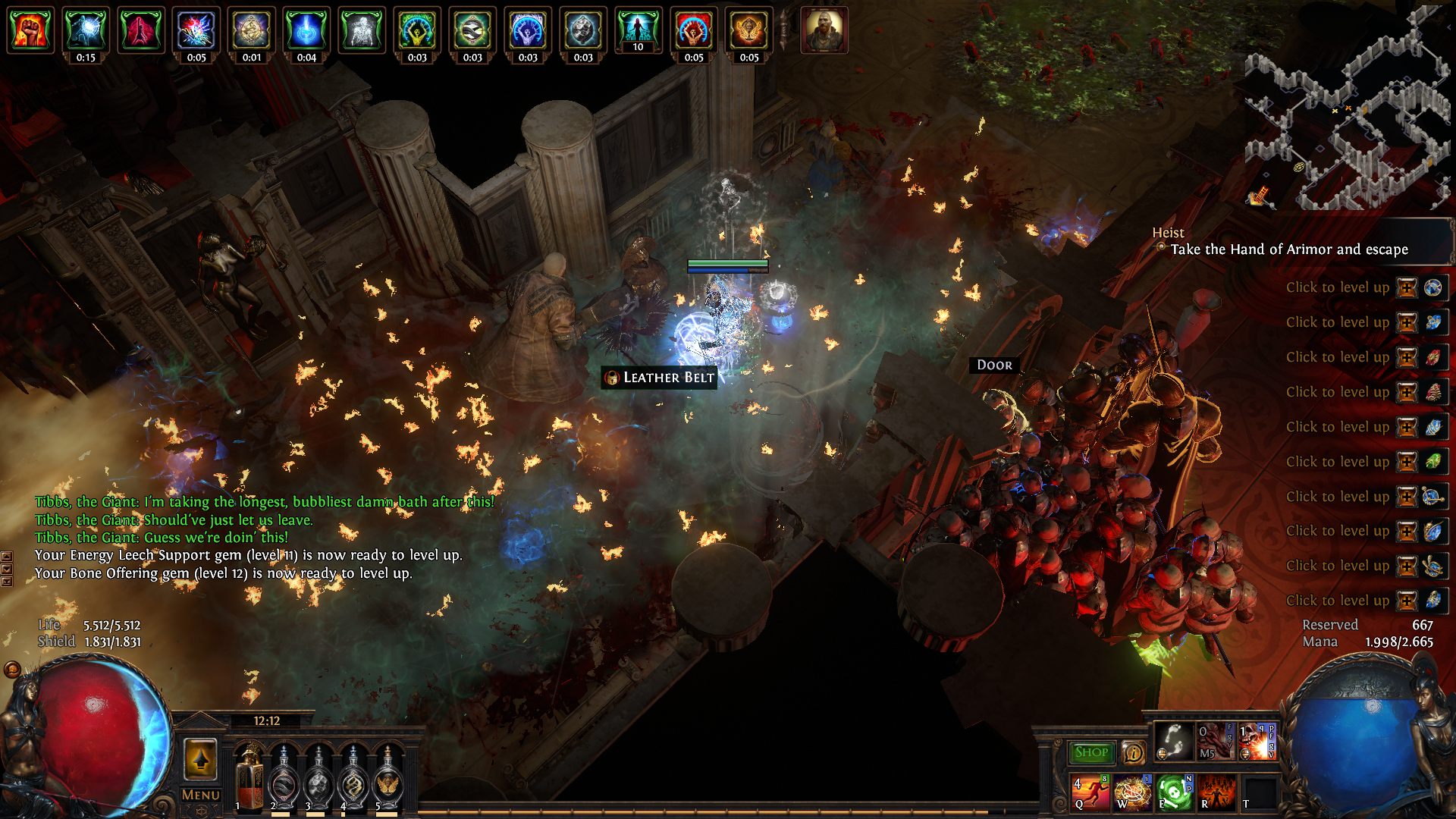Cast the green skull and bones skill
The width and height of the screenshot is (1456, 819).
(1173, 792)
